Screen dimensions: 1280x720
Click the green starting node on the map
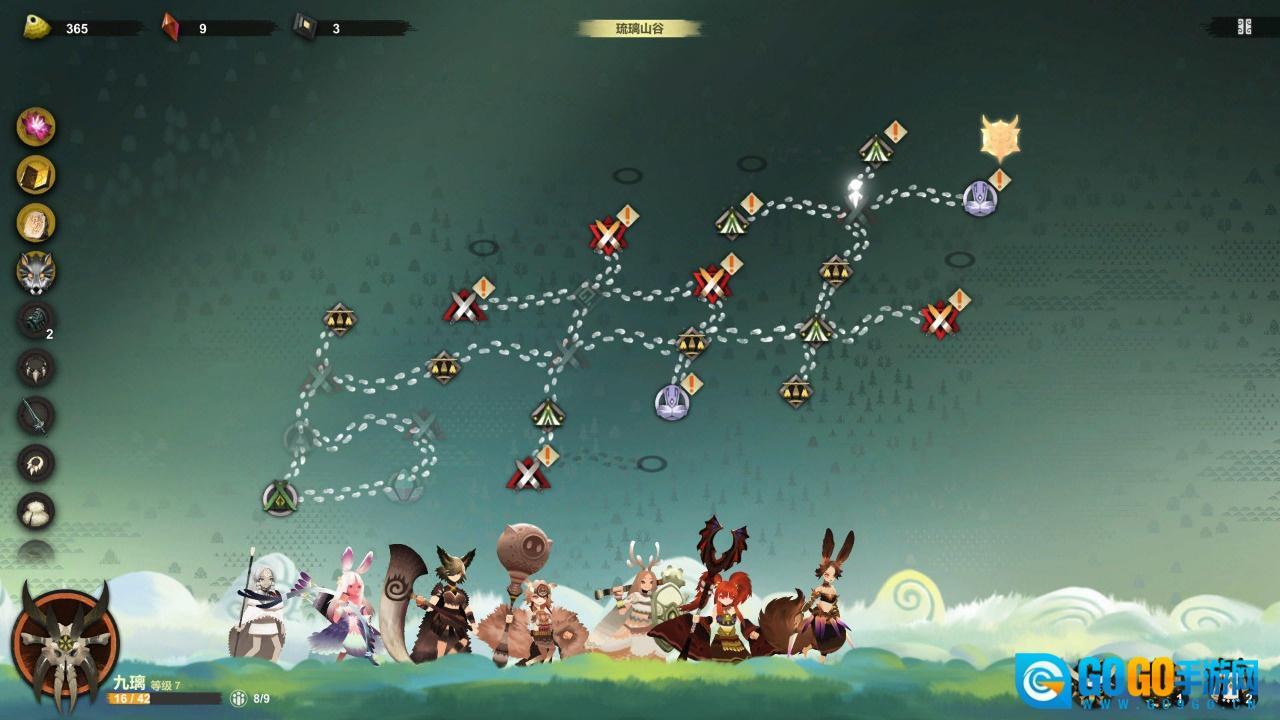coord(280,498)
